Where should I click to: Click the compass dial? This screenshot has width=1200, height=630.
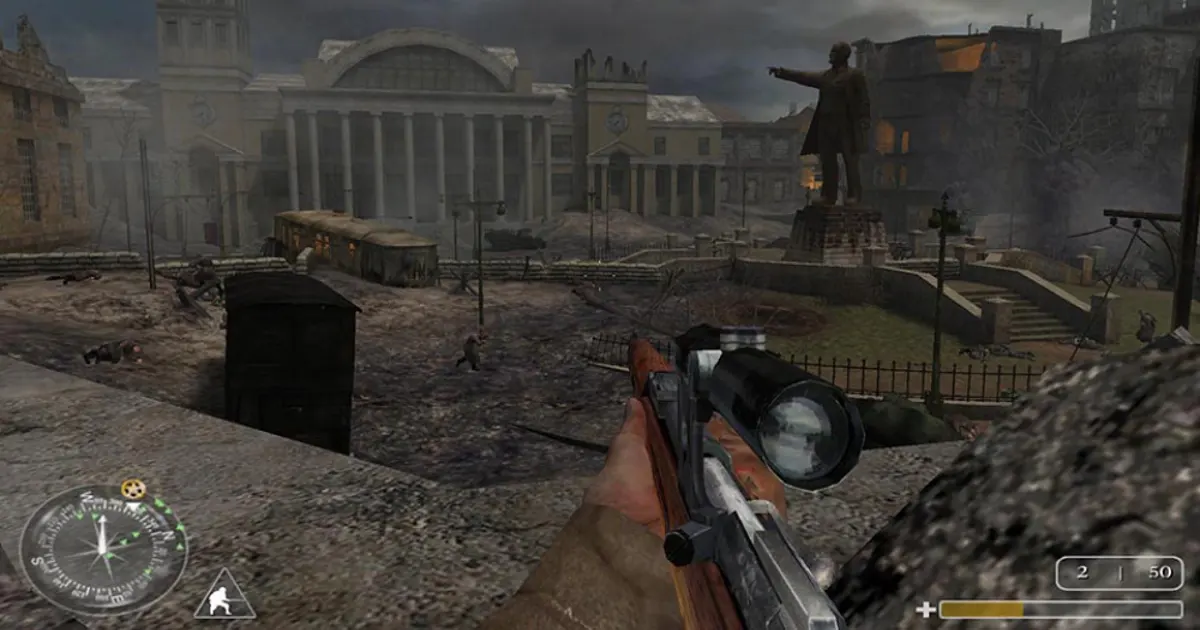102,549
